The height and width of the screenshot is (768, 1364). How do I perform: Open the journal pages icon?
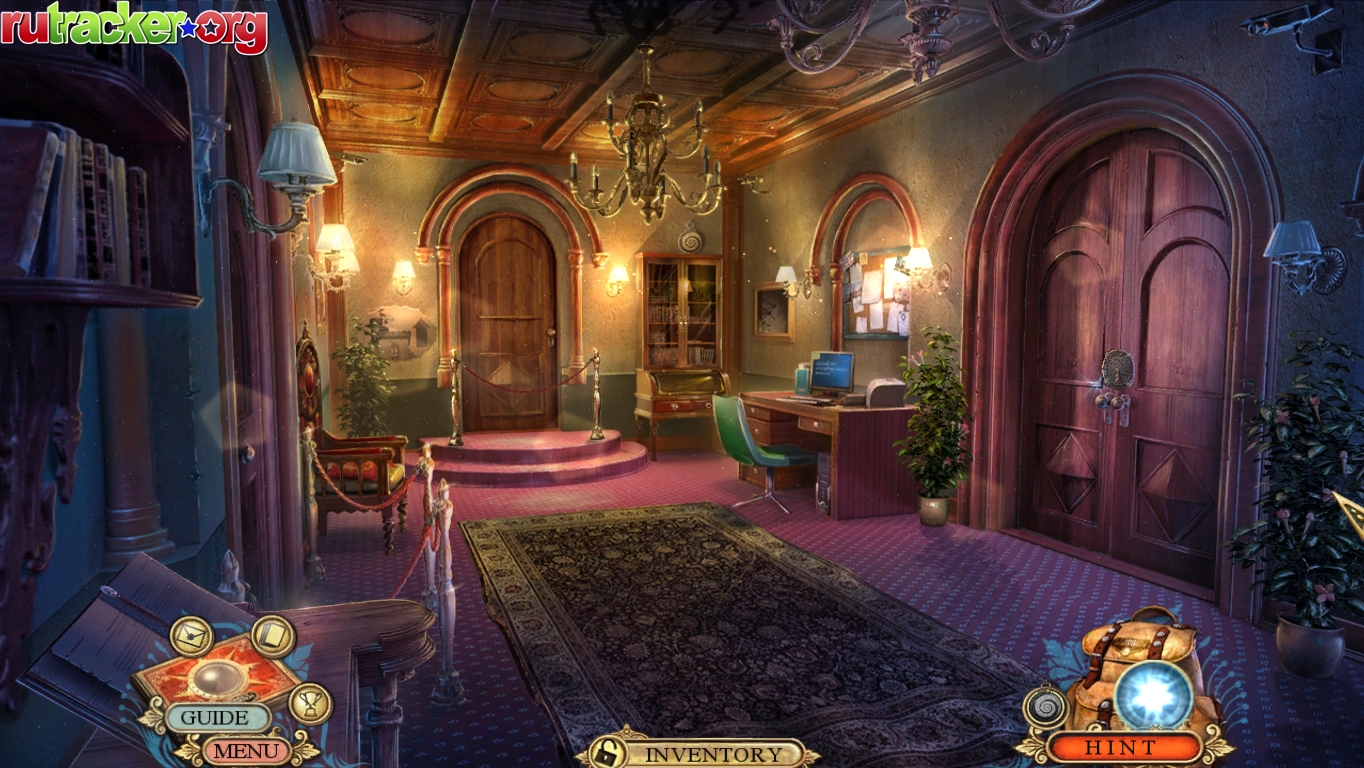point(272,636)
